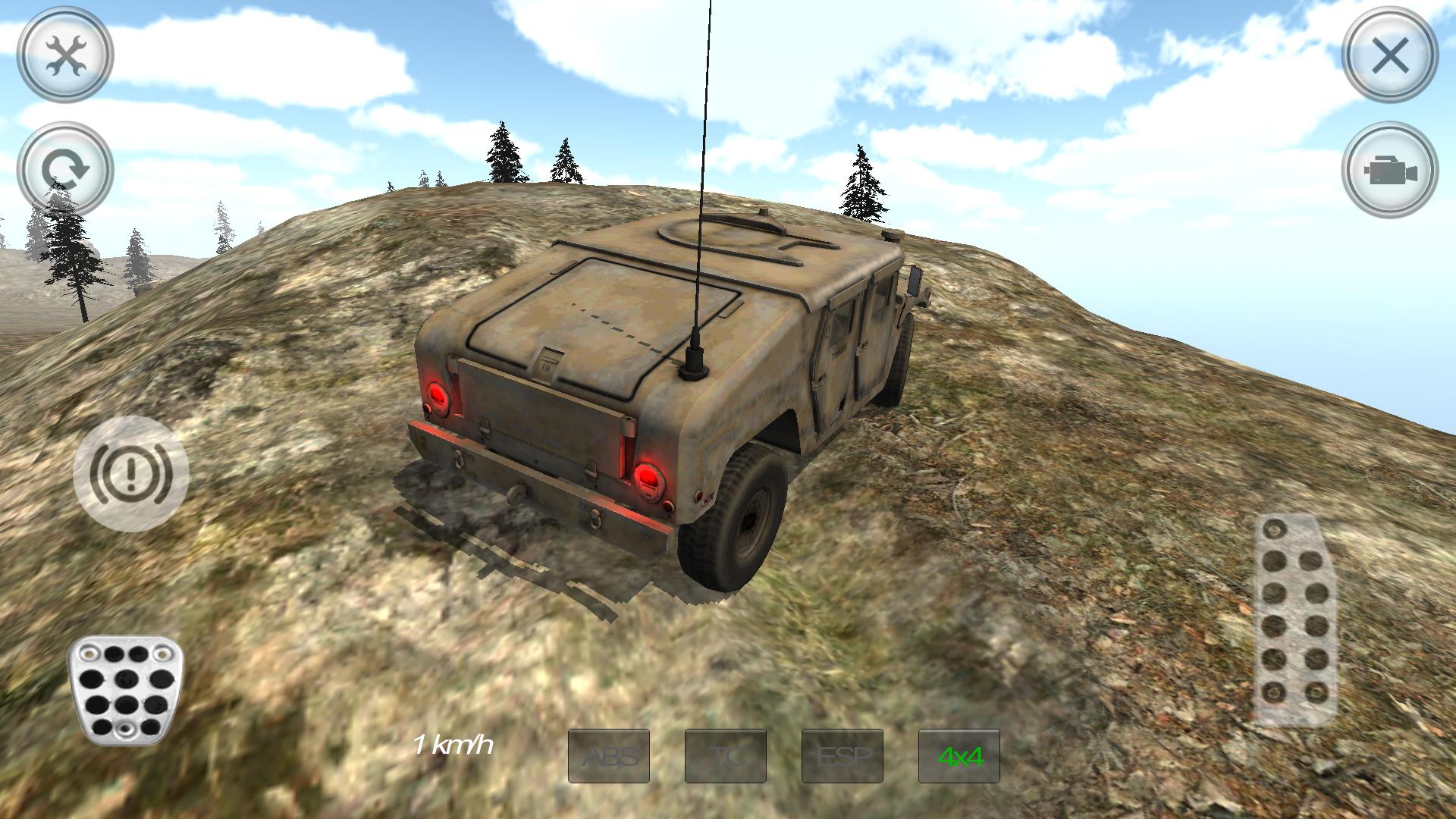Toggle the green 4x4 indicator off

coord(958,755)
